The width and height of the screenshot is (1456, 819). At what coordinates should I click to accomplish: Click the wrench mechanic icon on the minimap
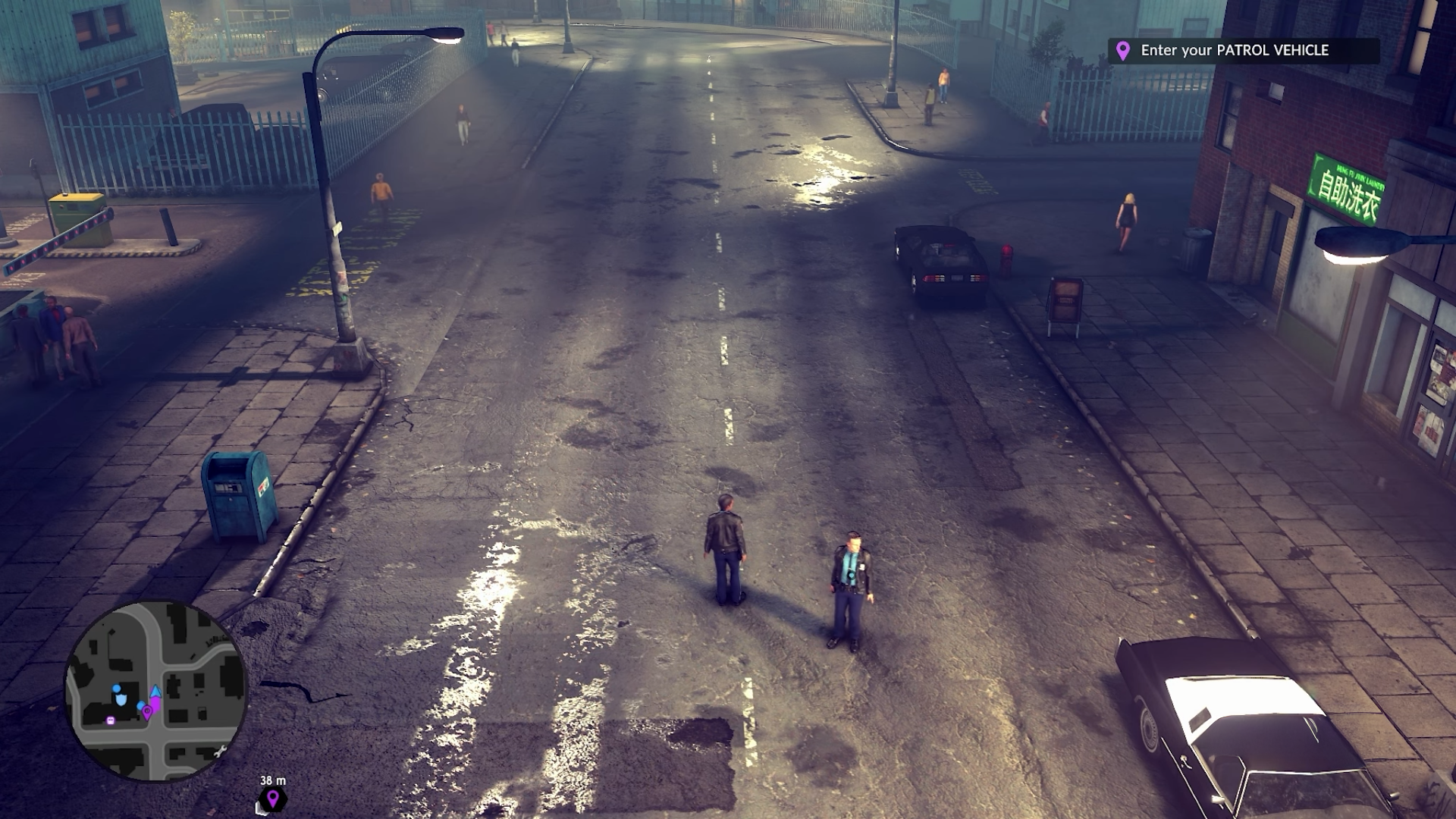point(222,751)
